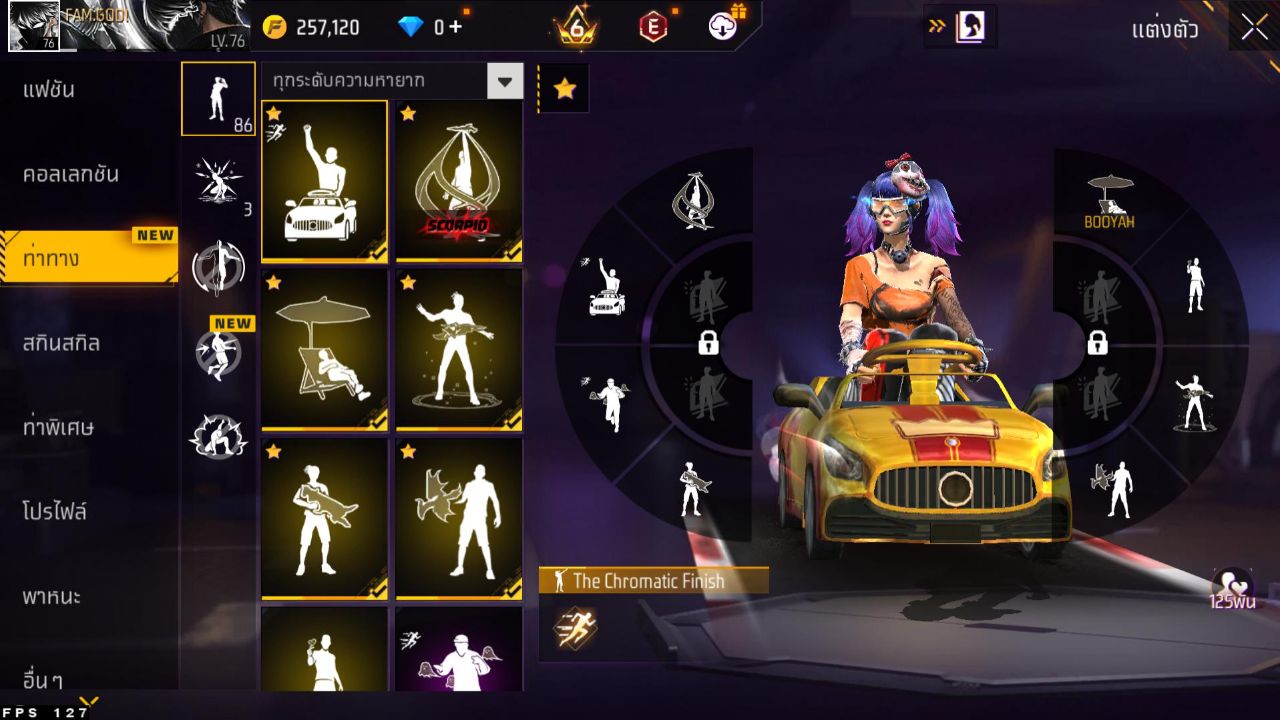
Task: Click the starred favorites filter icon
Action: click(x=563, y=89)
